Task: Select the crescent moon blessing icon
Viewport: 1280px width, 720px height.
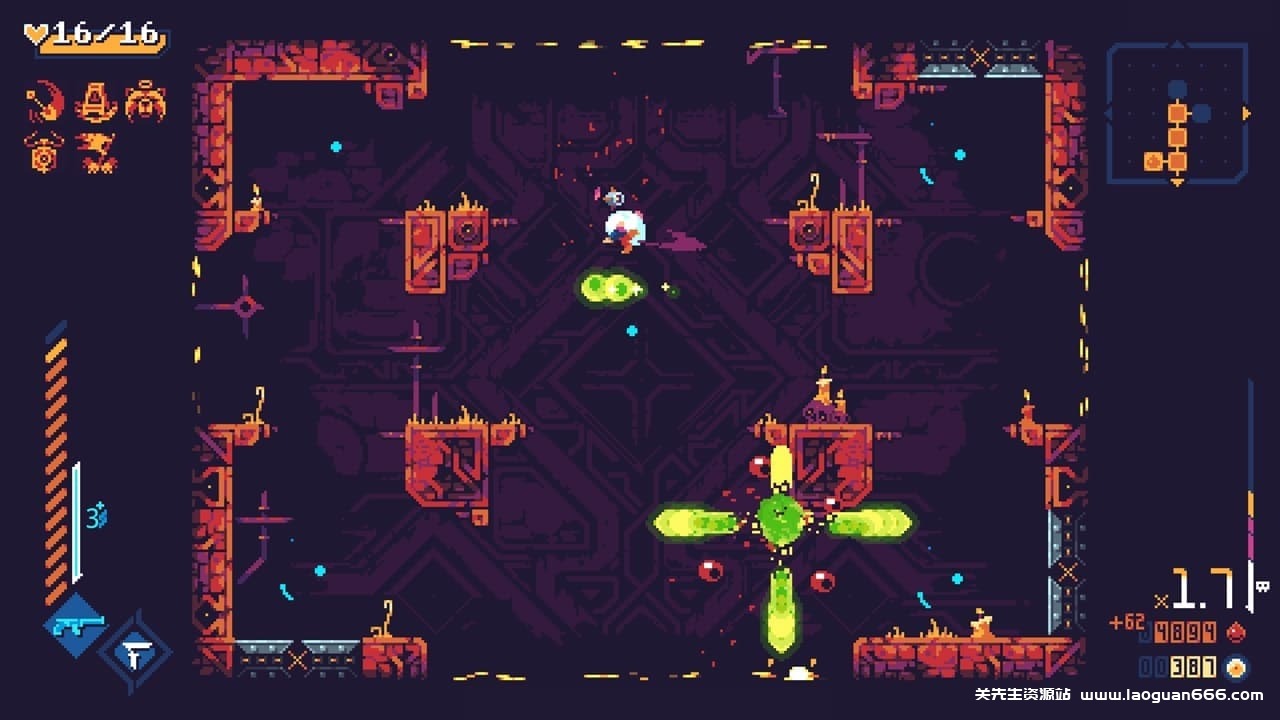Action: 42,100
